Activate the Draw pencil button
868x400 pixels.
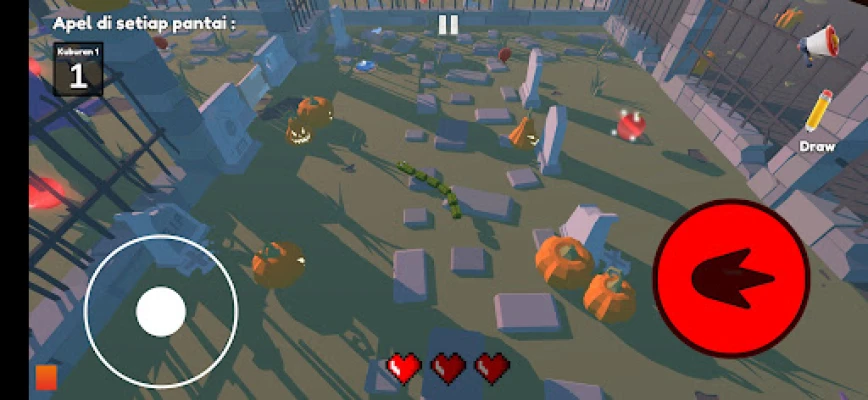[x=819, y=117]
